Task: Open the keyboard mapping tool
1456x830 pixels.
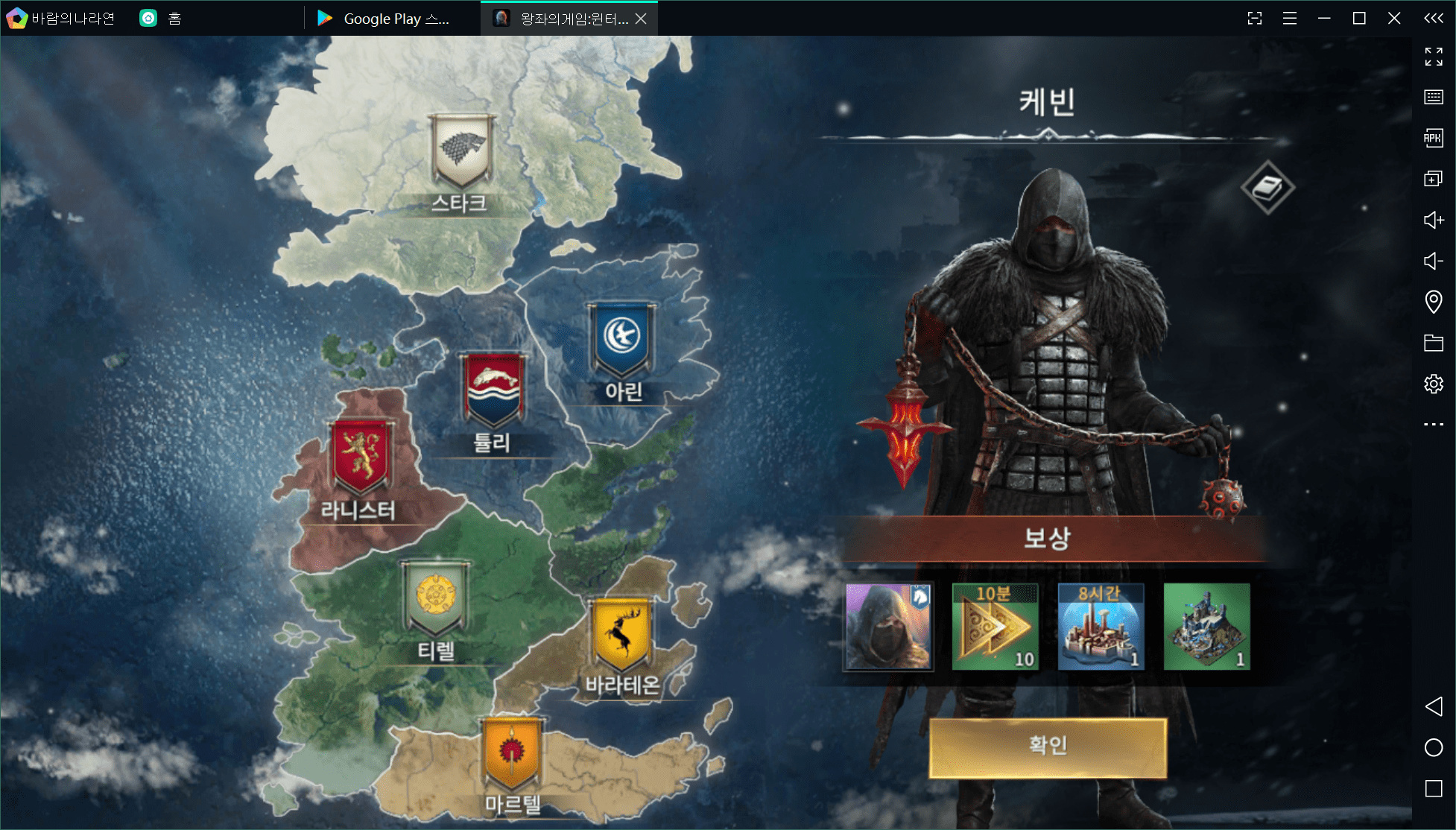Action: tap(1434, 97)
